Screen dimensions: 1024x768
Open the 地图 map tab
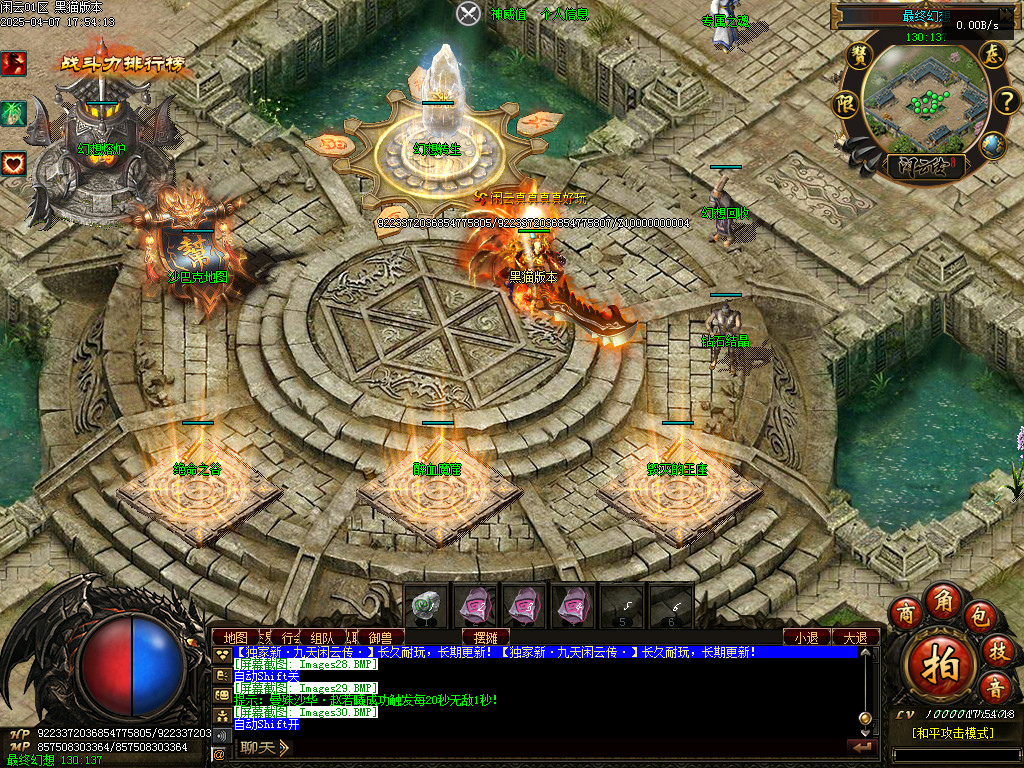click(236, 637)
